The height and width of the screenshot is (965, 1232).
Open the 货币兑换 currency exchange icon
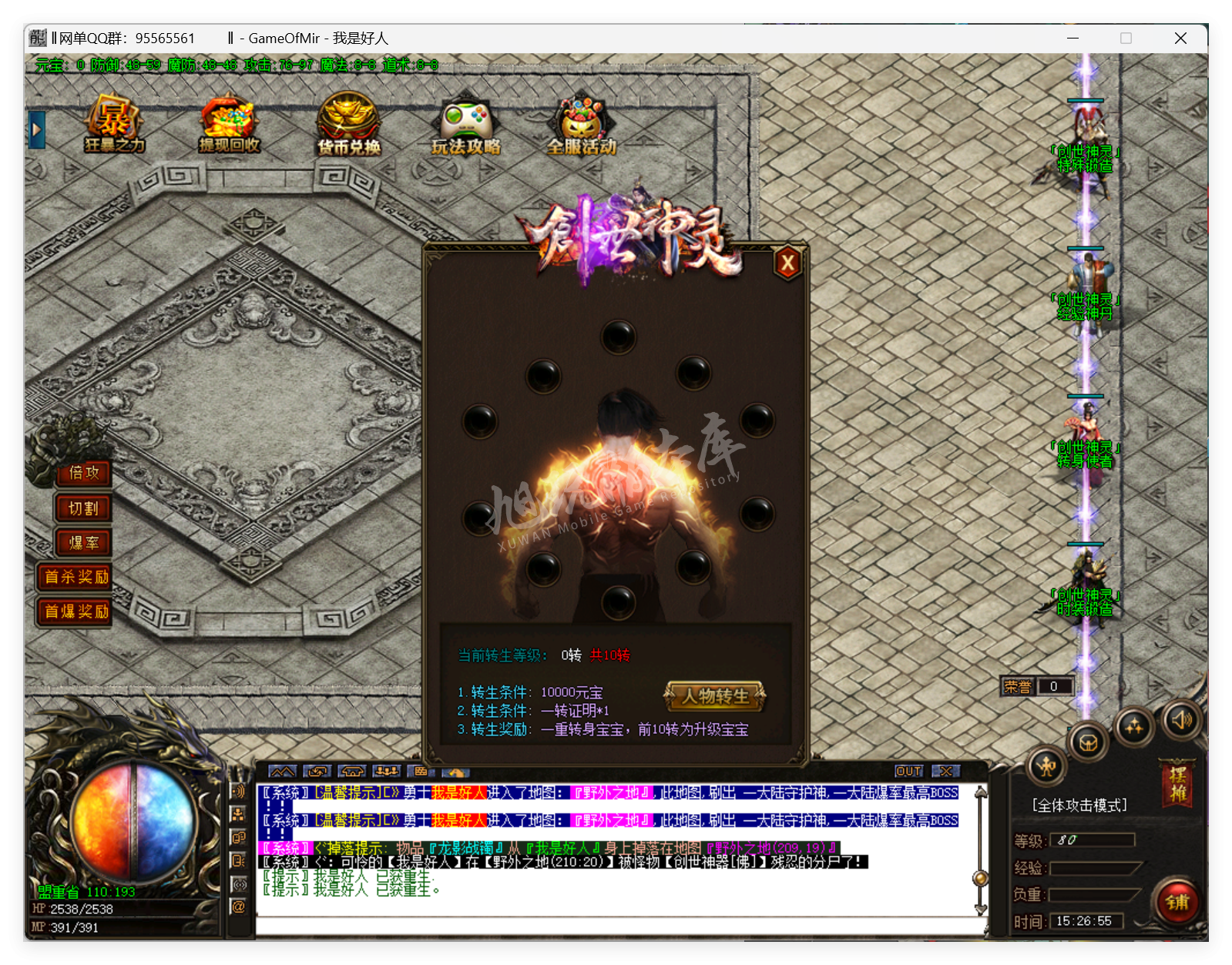[x=348, y=124]
